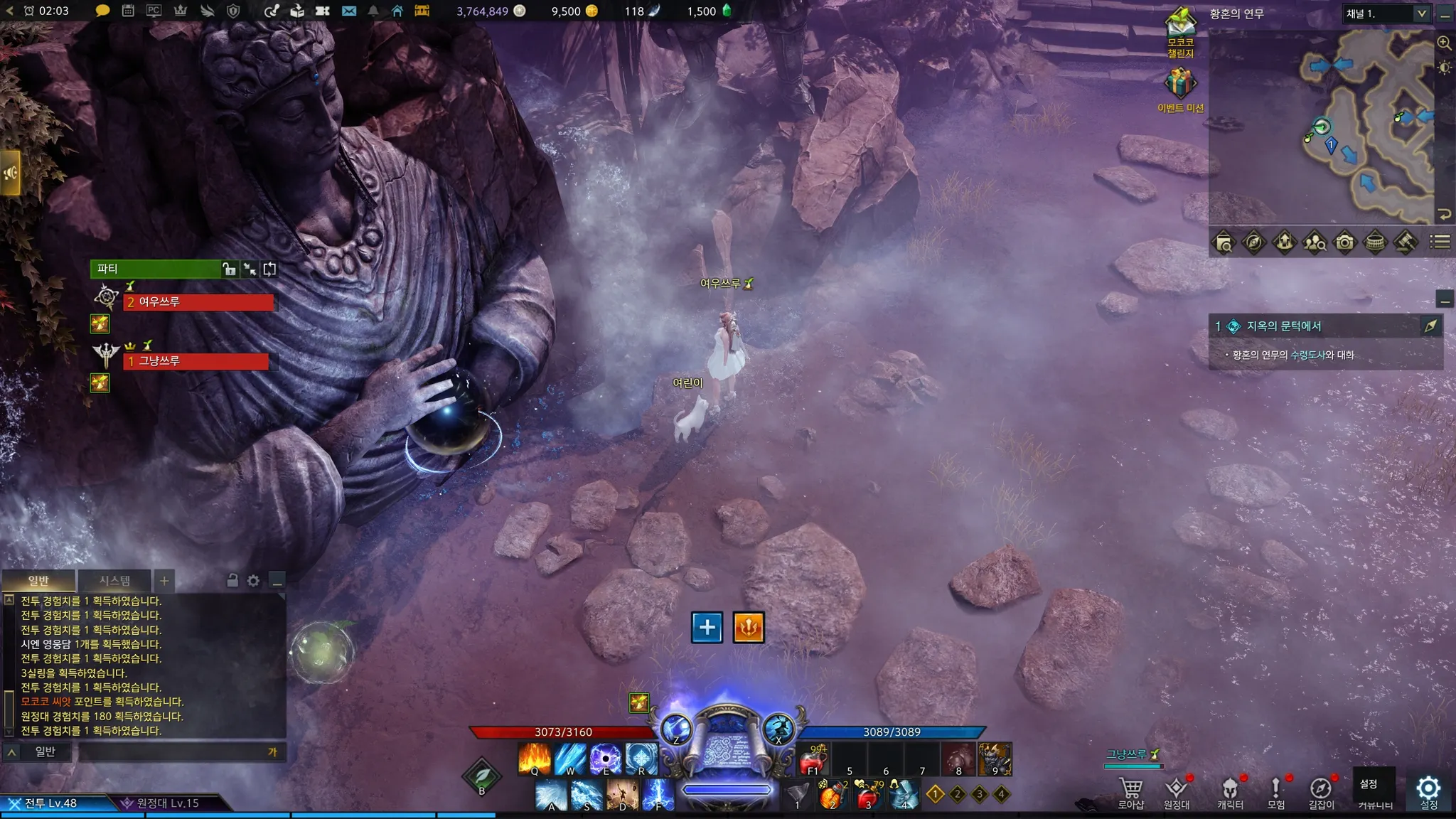Viewport: 1456px width, 819px height.
Task: Open the 길잡이 guide menu
Action: pyautogui.click(x=1321, y=791)
